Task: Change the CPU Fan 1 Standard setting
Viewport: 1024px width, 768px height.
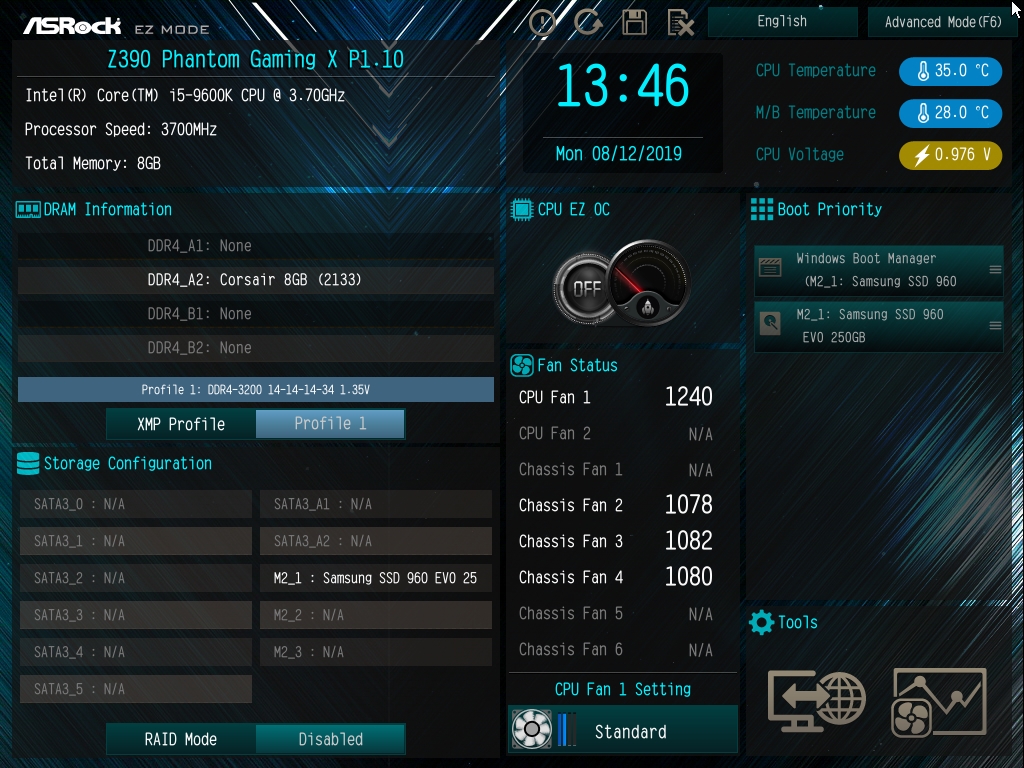Action: [x=630, y=732]
